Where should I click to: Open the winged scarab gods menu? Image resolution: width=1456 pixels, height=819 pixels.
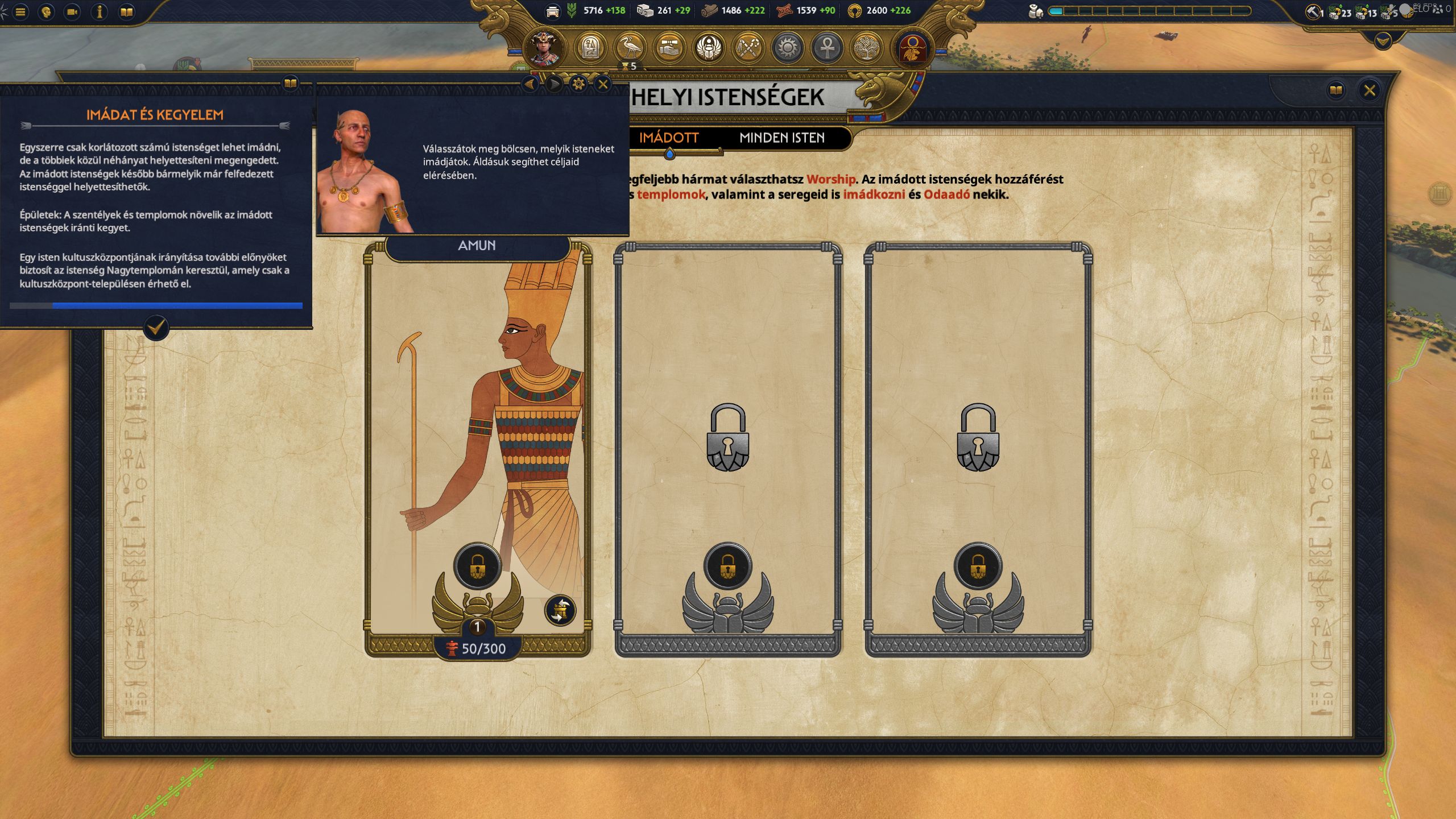[709, 47]
